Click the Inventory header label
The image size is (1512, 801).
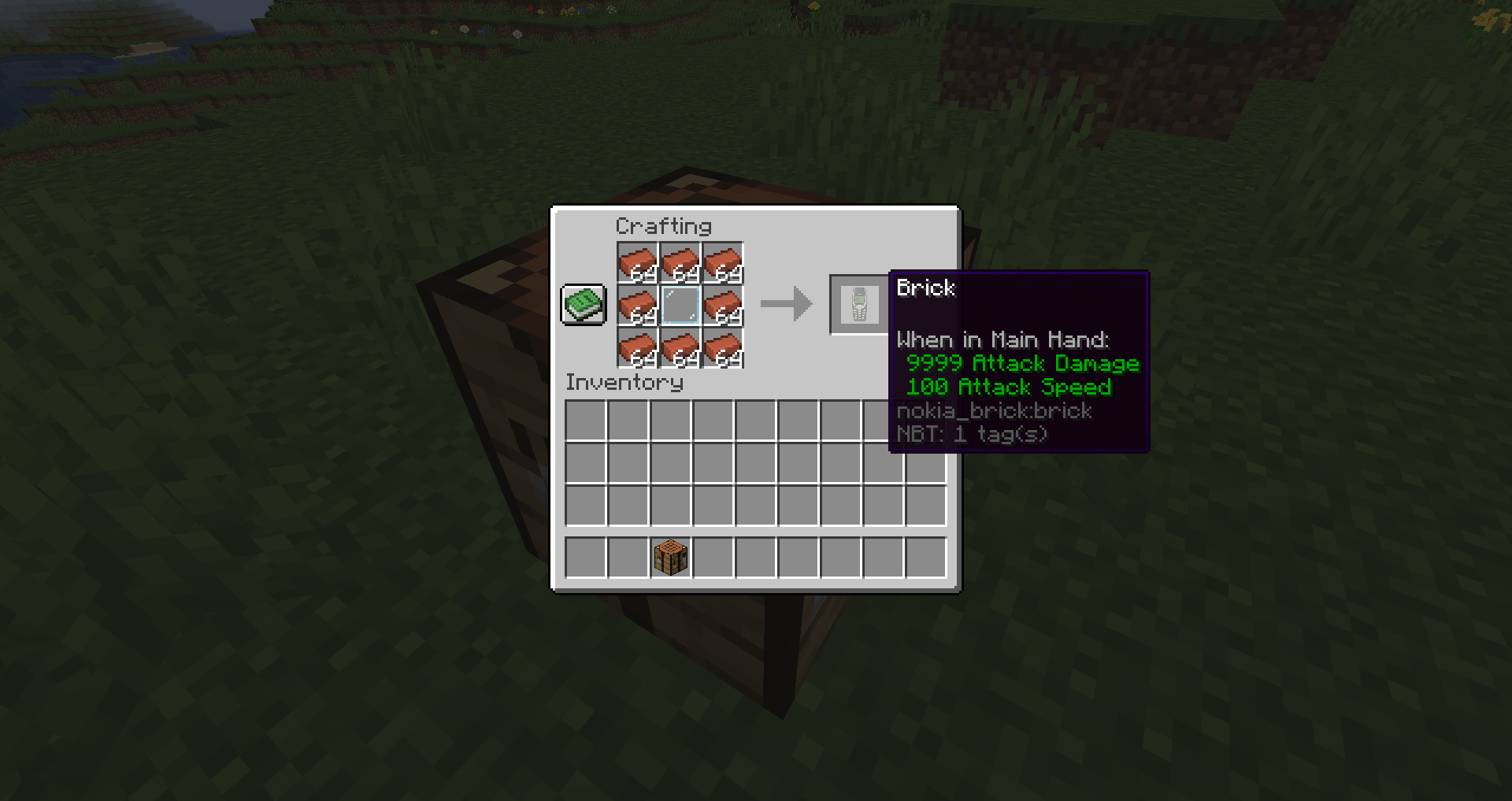pos(624,382)
